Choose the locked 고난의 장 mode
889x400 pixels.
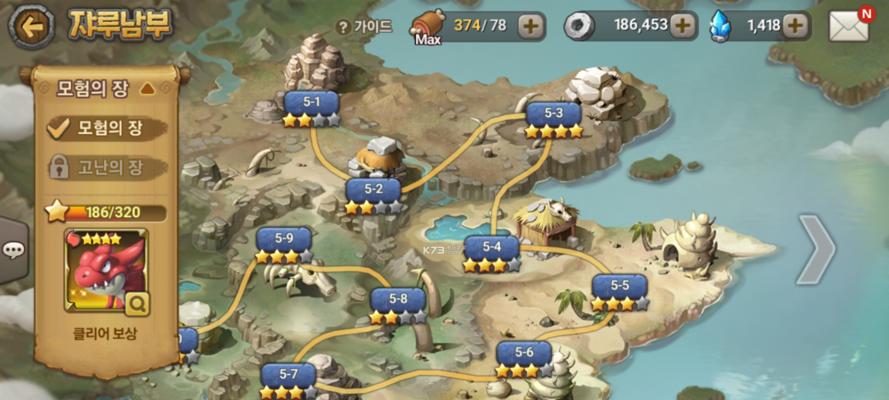[99, 167]
